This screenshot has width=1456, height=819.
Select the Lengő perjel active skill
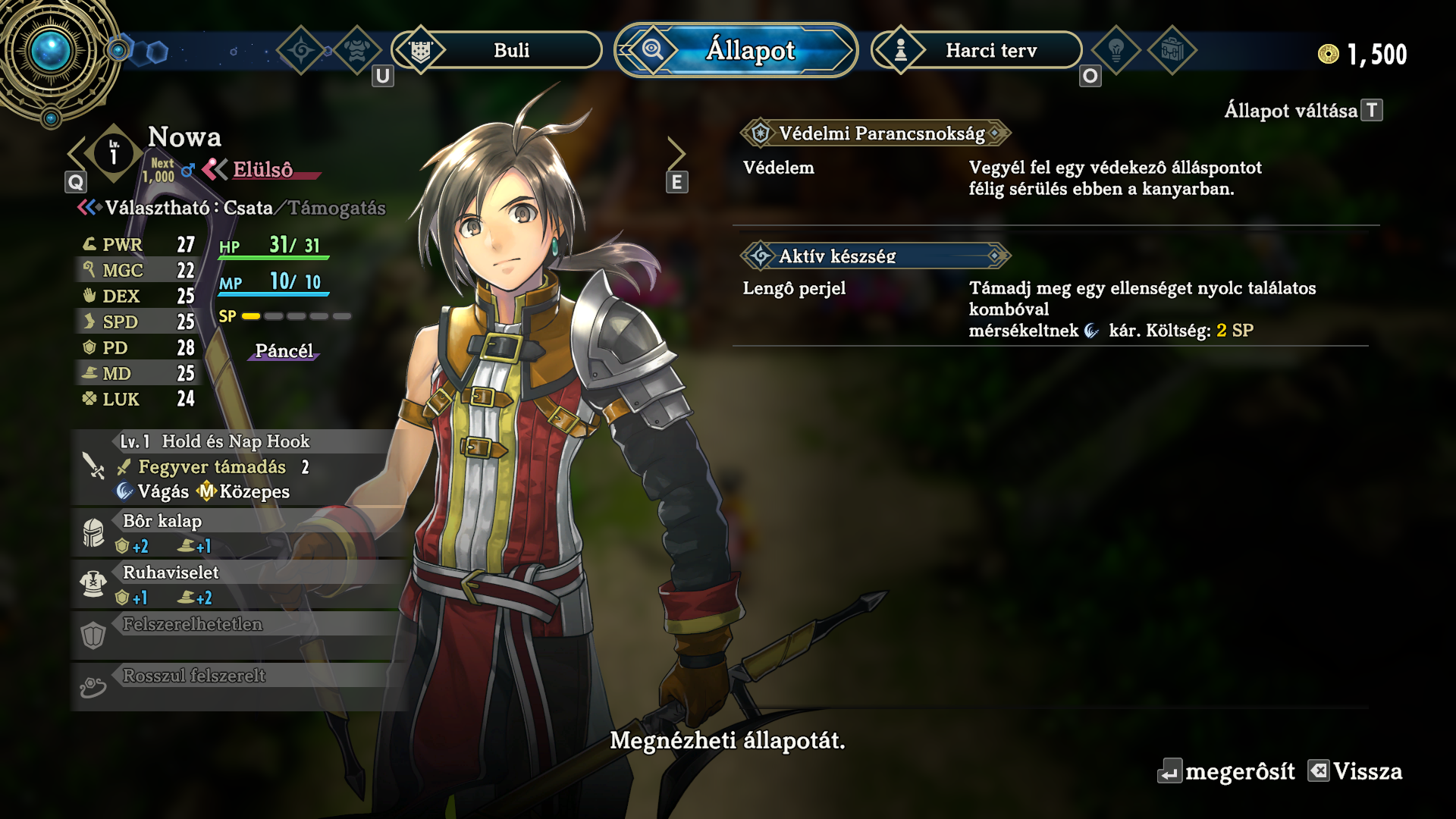pos(1054,309)
